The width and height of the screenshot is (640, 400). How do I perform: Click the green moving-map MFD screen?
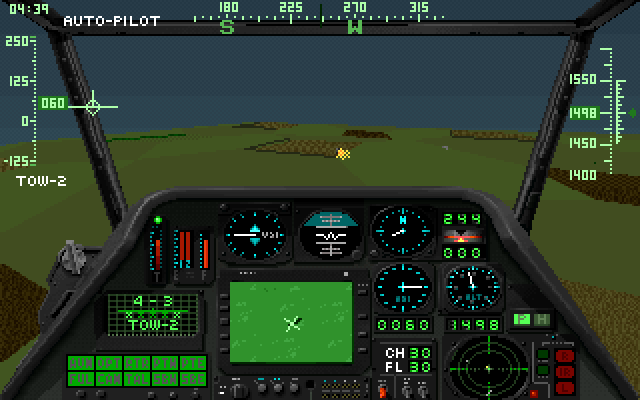pos(291,321)
